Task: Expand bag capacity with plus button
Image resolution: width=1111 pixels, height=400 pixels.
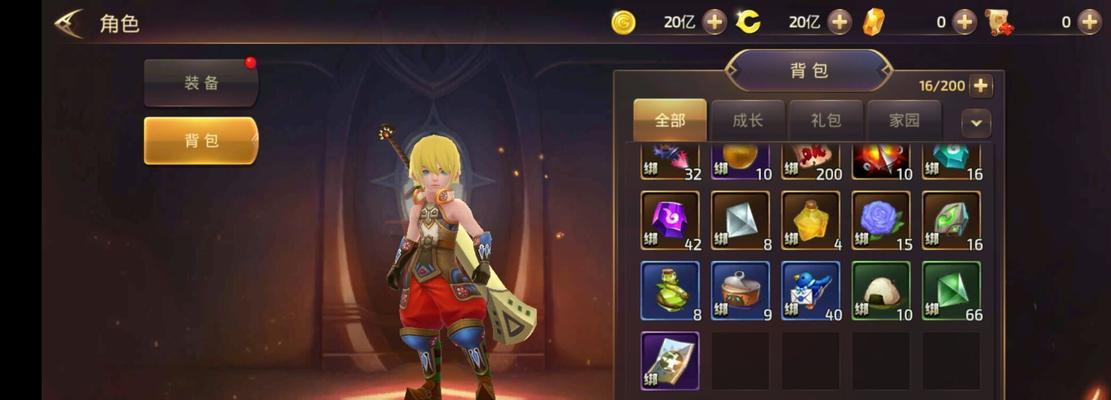Action: tap(981, 86)
